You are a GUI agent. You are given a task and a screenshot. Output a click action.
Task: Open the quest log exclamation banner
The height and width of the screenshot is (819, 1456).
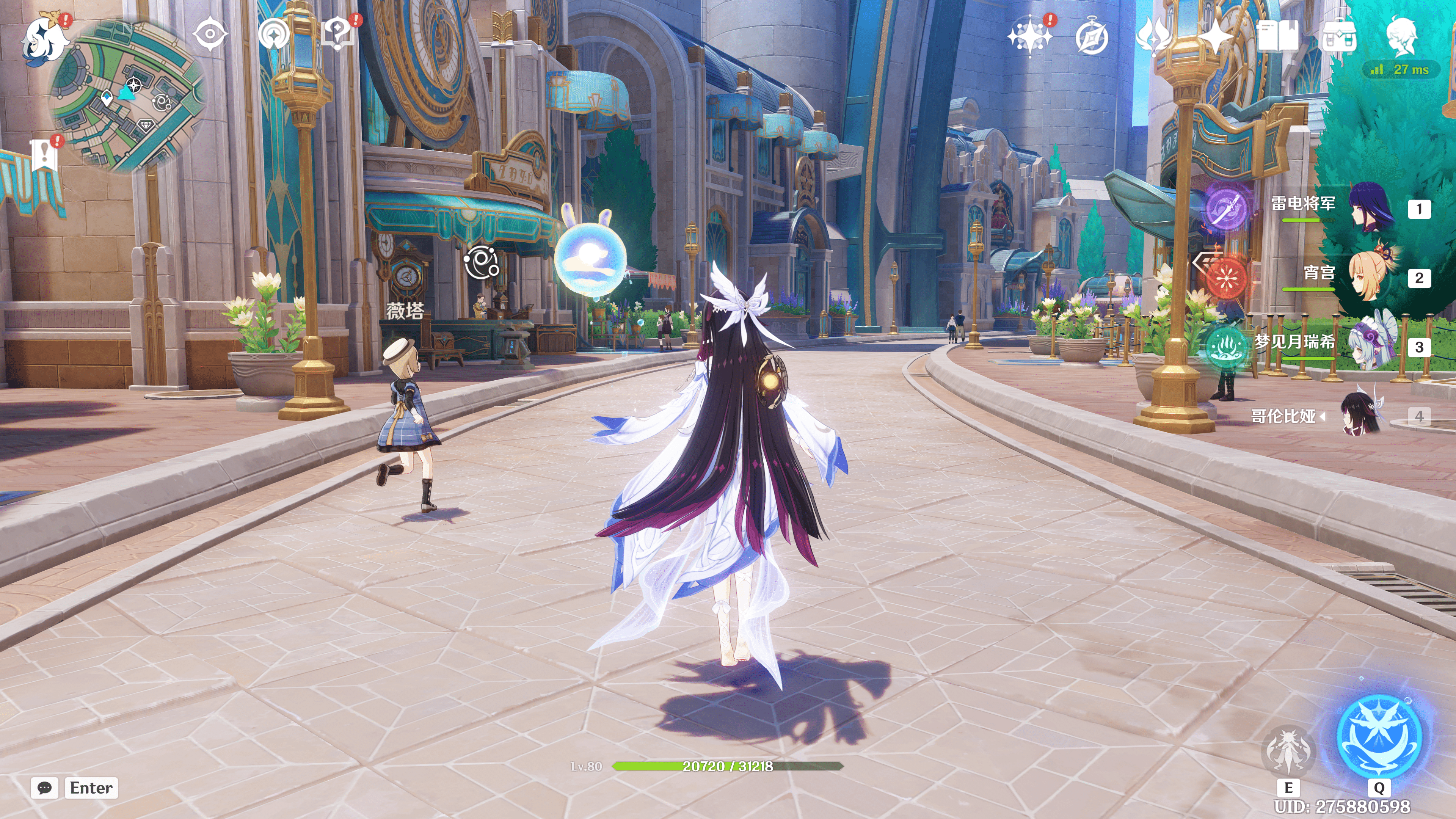[44, 154]
